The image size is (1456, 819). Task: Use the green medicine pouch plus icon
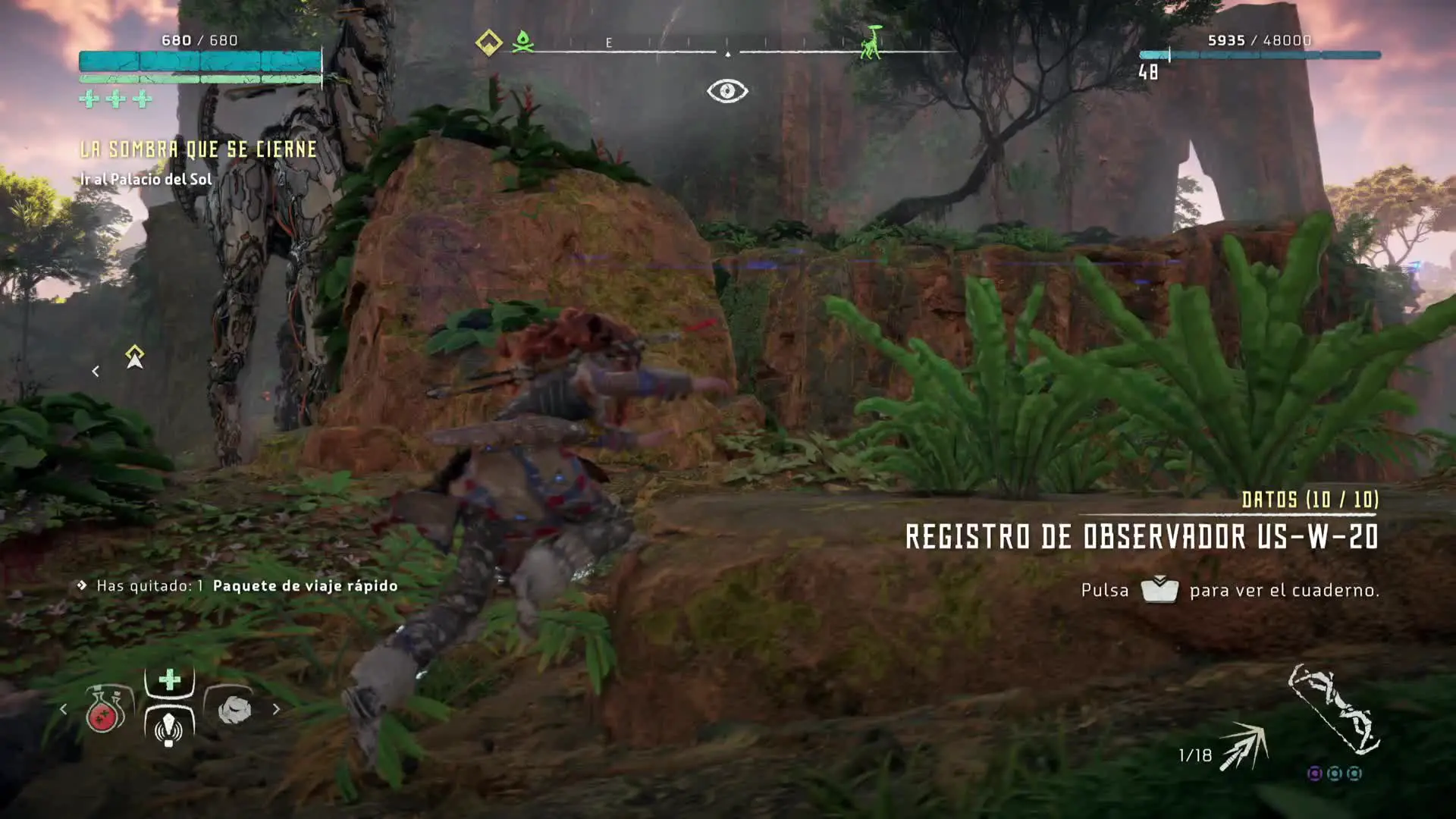pos(170,679)
